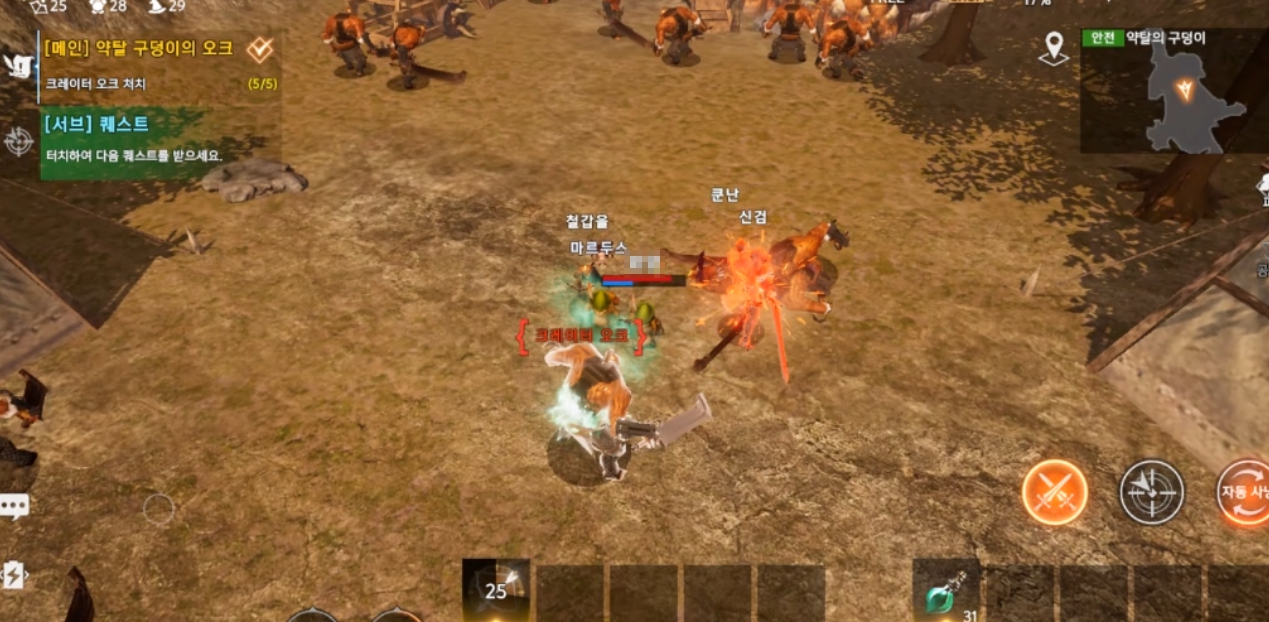The width and height of the screenshot is (1269, 622).
Task: Toggle the battery power saving icon
Action: pos(14,575)
